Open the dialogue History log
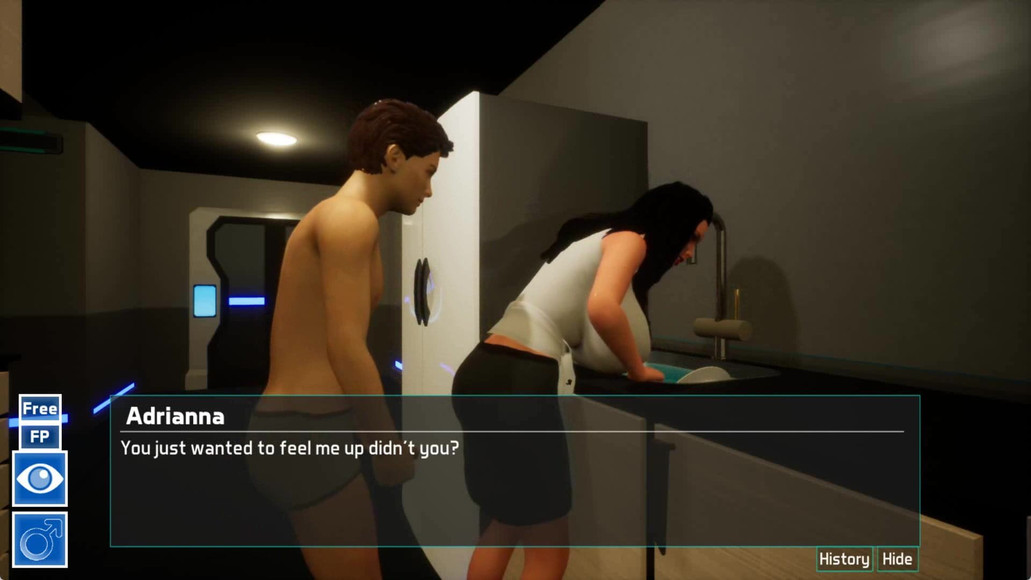1031x580 pixels. click(x=843, y=559)
